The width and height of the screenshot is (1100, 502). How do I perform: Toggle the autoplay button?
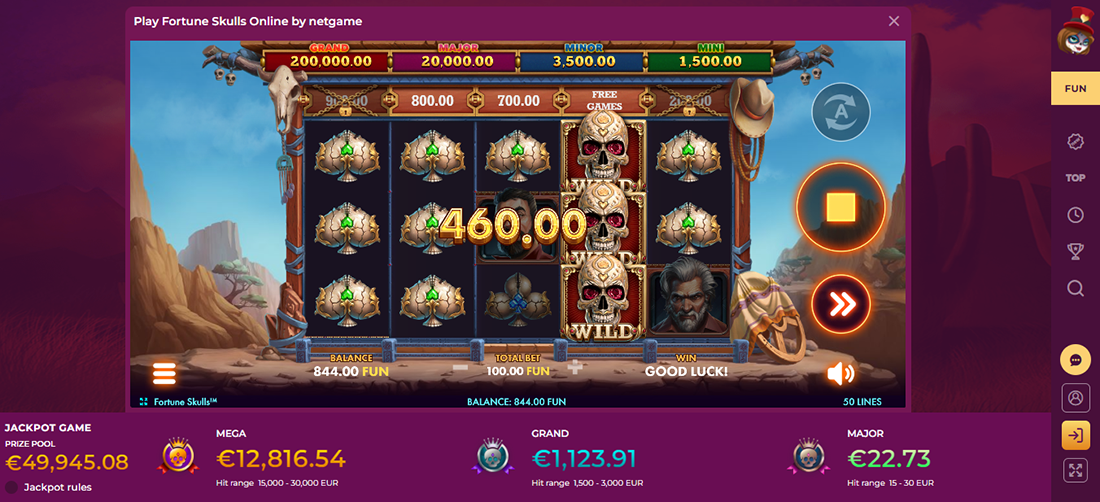tap(840, 112)
